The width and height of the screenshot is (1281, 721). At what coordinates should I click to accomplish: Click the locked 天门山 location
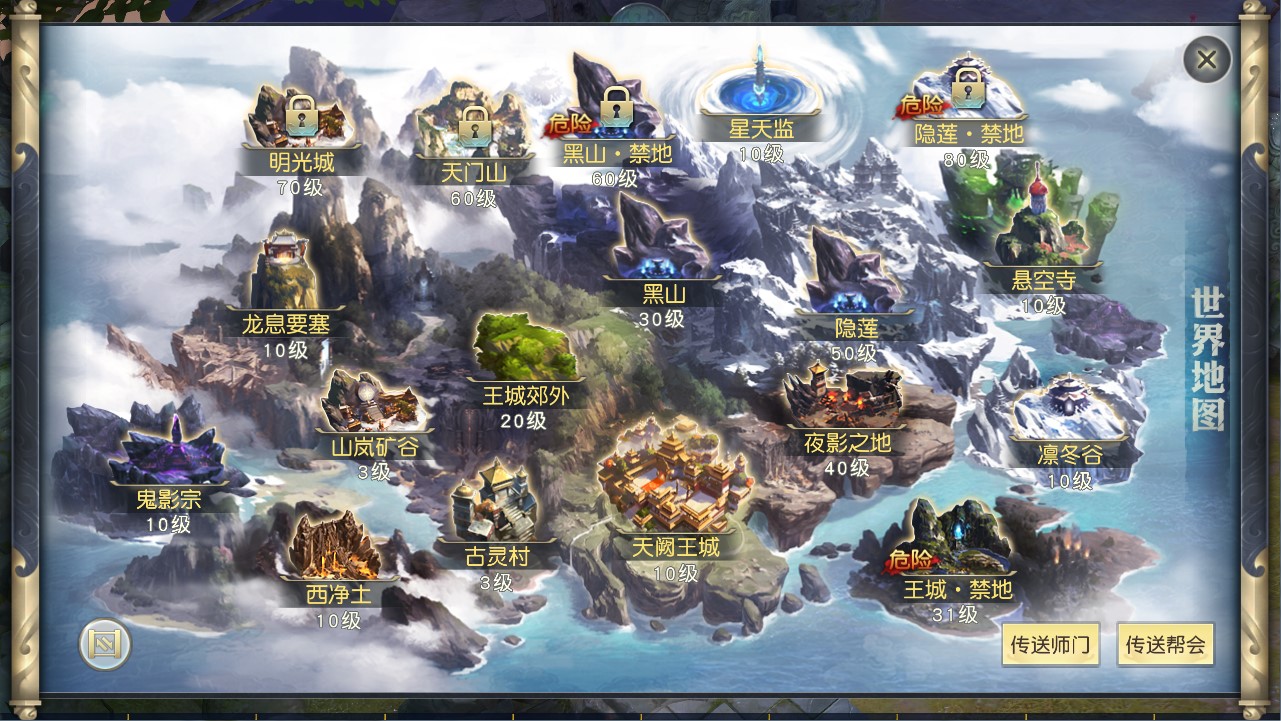472,135
